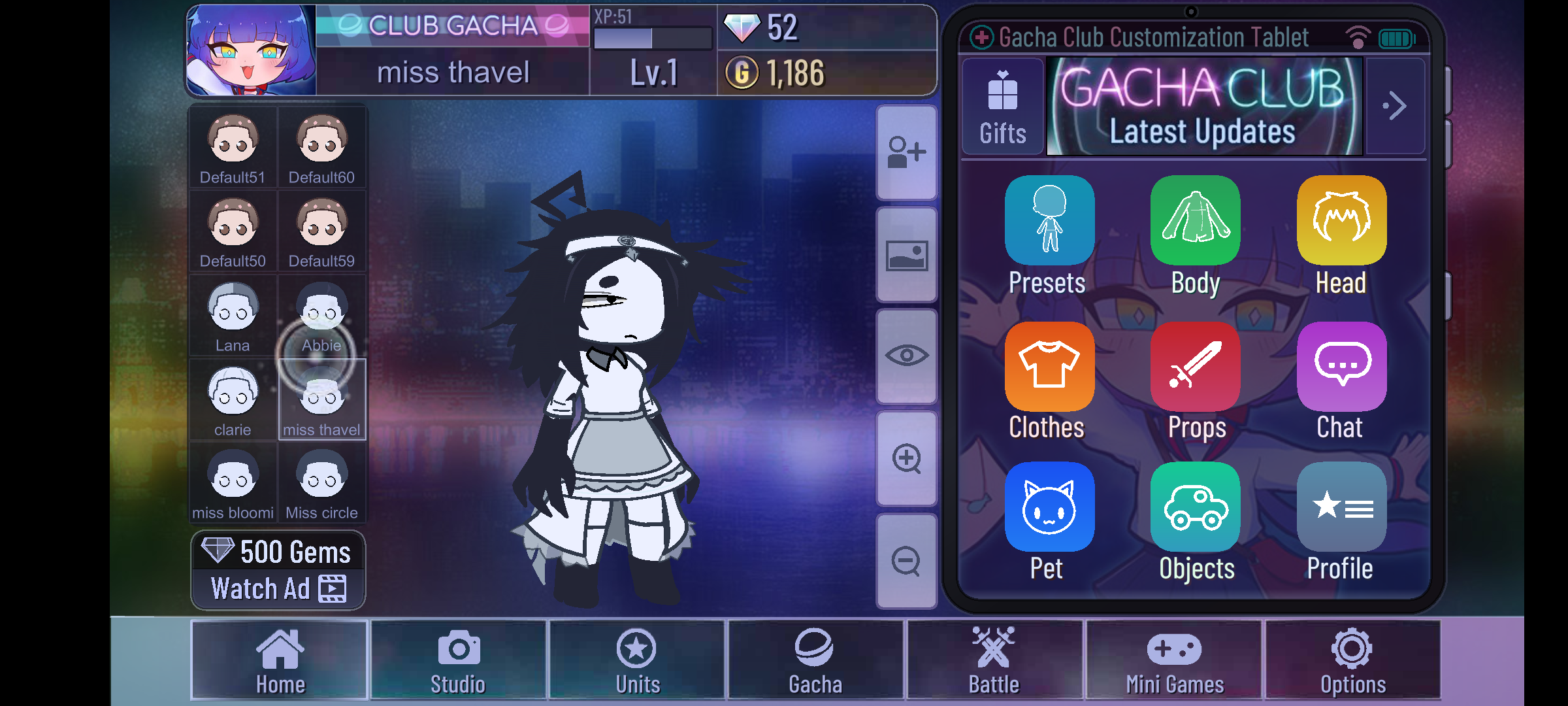
Task: Open the Presets customization menu
Action: pyautogui.click(x=1049, y=220)
